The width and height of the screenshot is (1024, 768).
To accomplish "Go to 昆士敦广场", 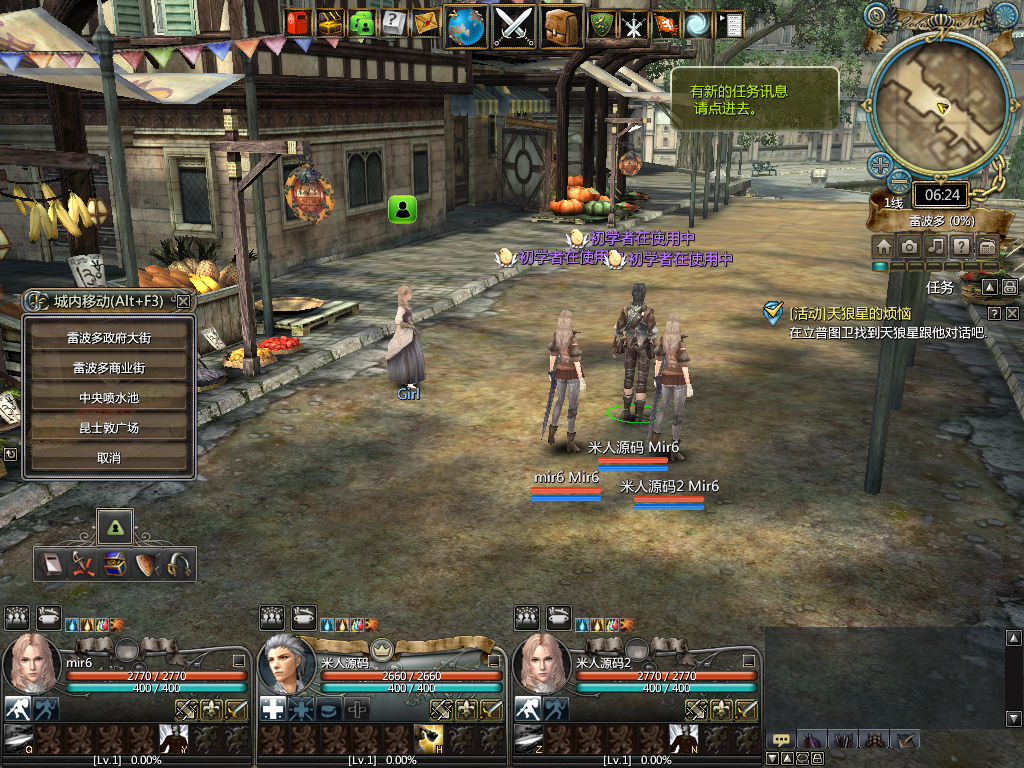I will tap(109, 428).
